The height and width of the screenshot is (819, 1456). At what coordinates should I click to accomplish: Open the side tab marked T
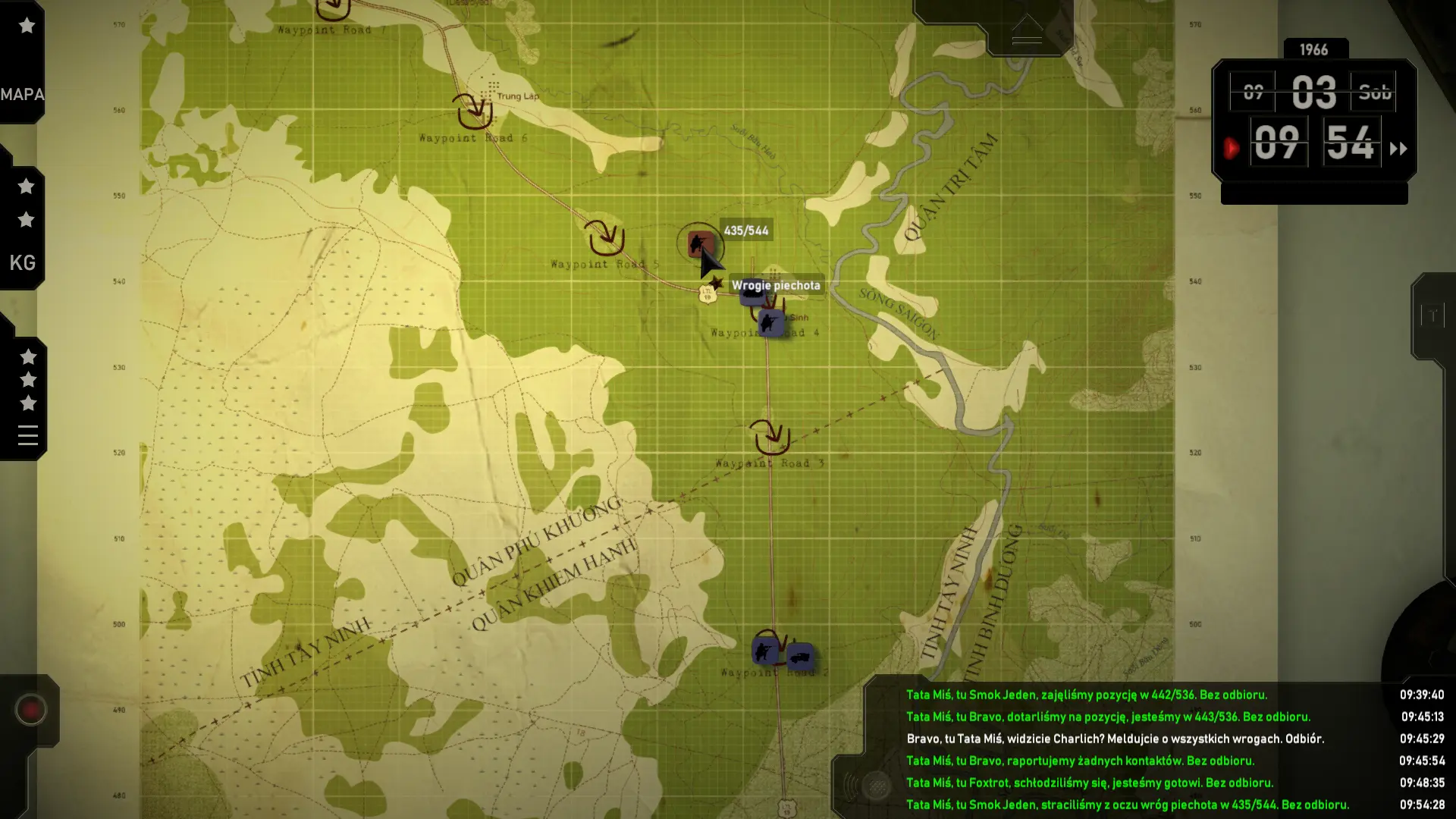tap(1432, 315)
